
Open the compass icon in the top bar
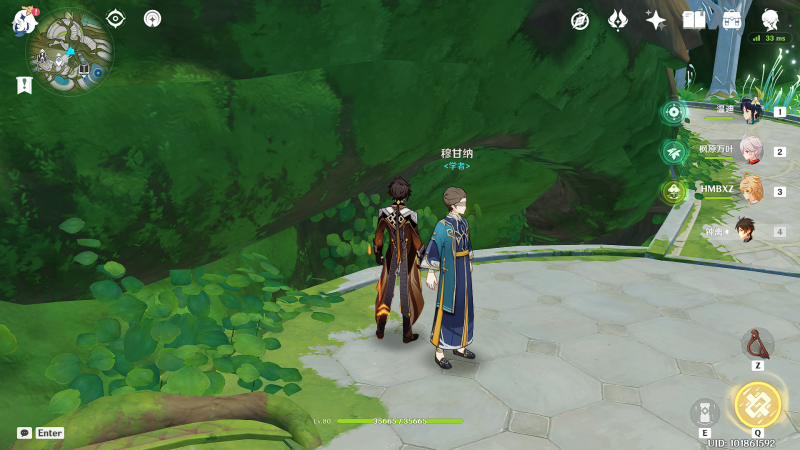(580, 20)
